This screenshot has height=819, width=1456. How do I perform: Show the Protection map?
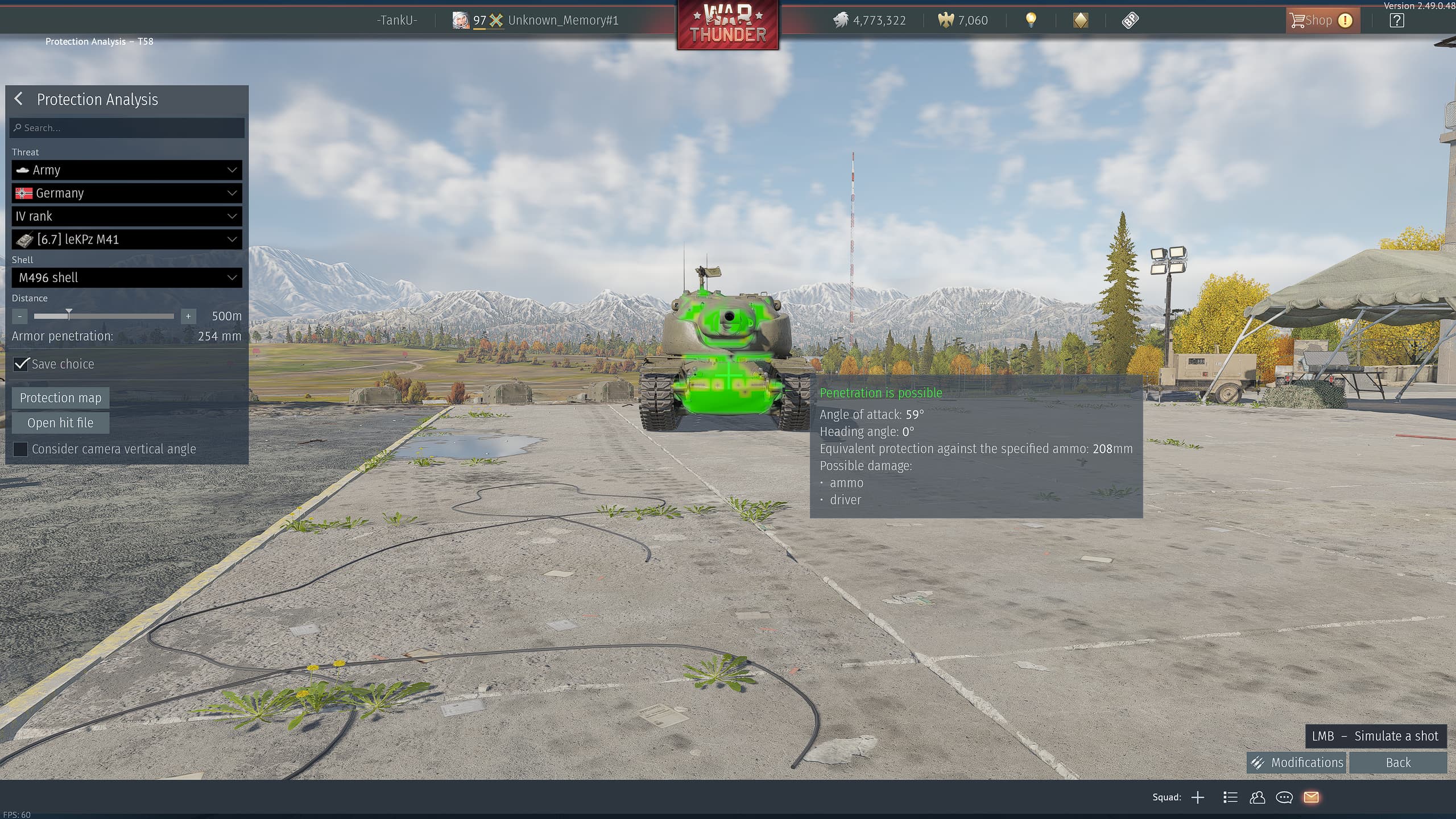(x=60, y=398)
